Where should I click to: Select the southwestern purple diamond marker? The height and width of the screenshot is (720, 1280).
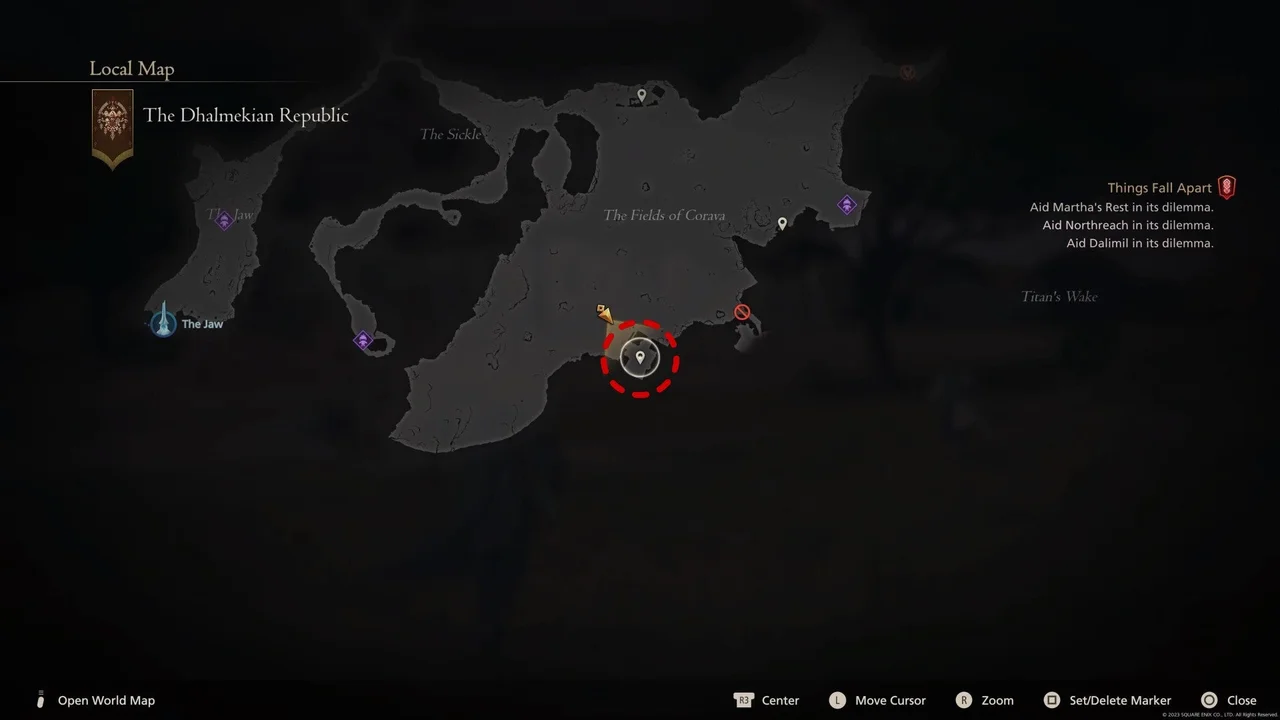tap(362, 340)
